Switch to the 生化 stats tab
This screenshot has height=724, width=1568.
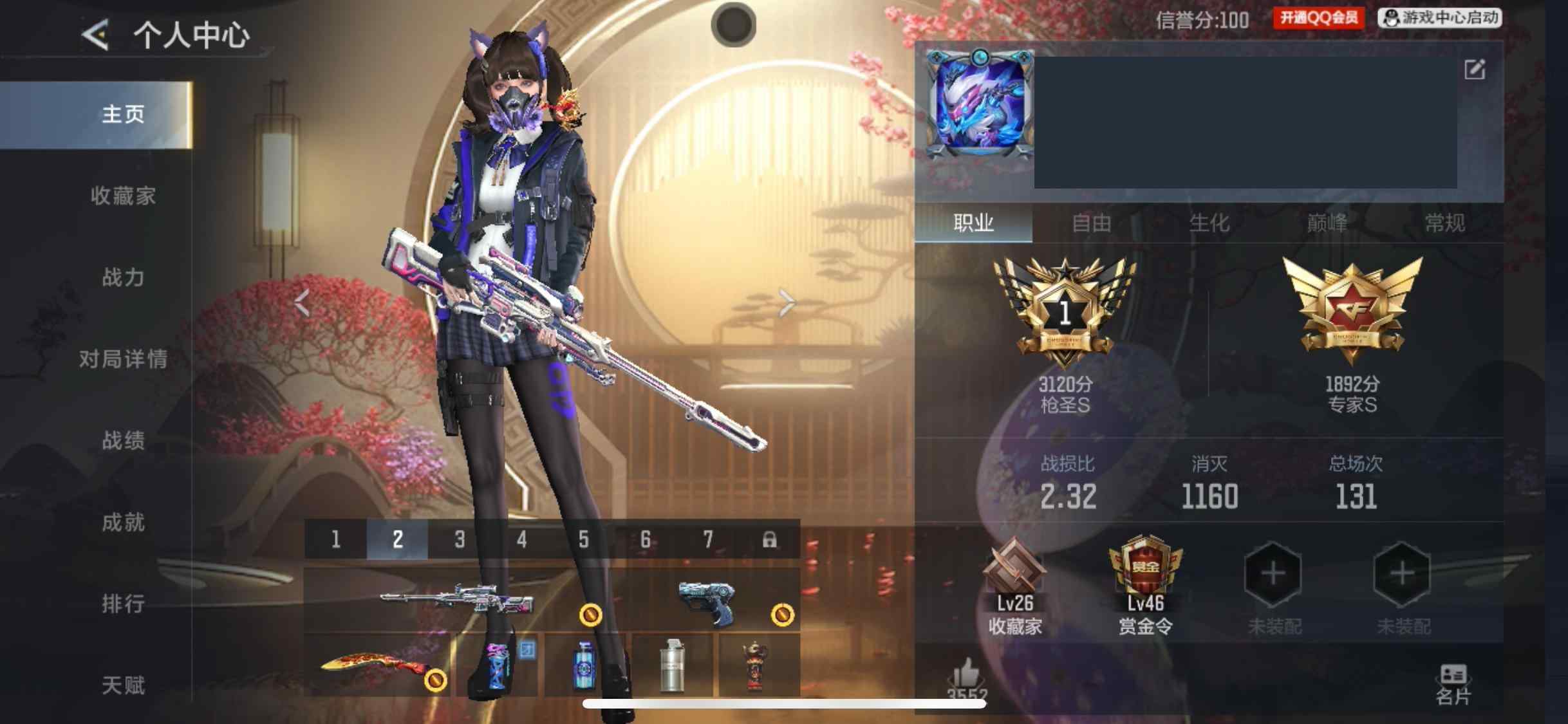coord(1209,223)
